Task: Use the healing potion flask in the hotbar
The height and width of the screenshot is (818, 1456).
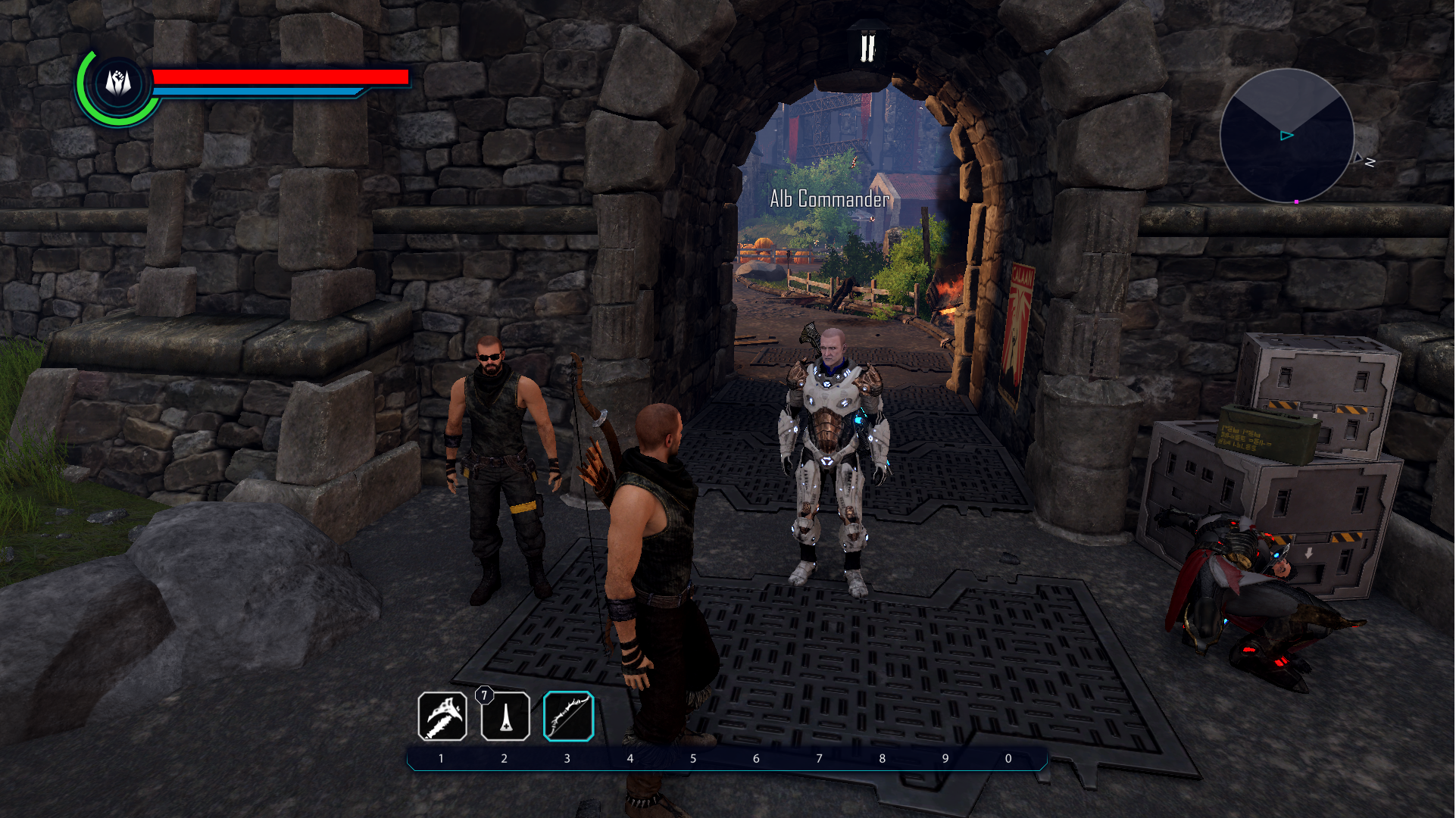Action: [505, 717]
